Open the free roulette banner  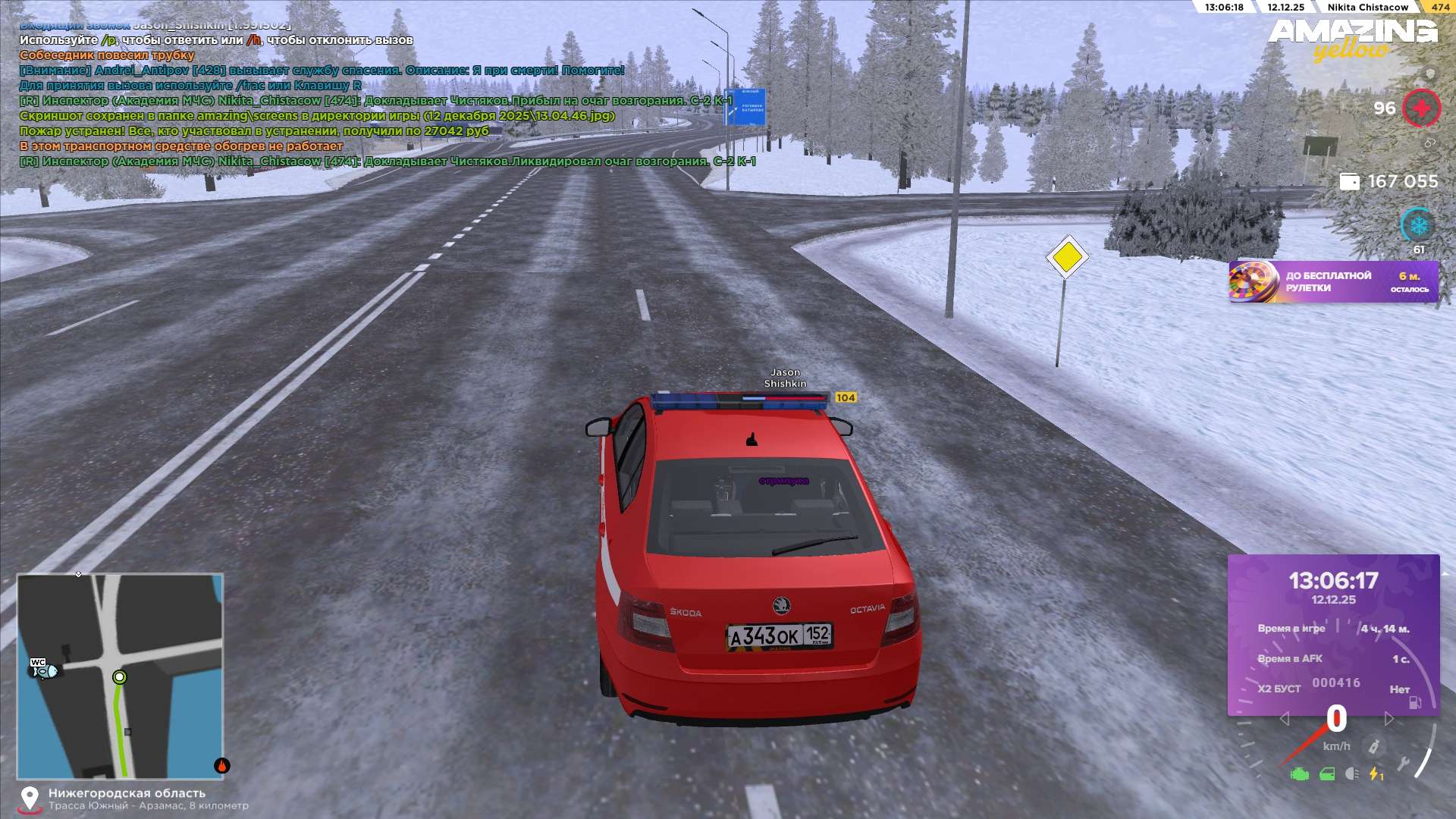tap(1333, 282)
